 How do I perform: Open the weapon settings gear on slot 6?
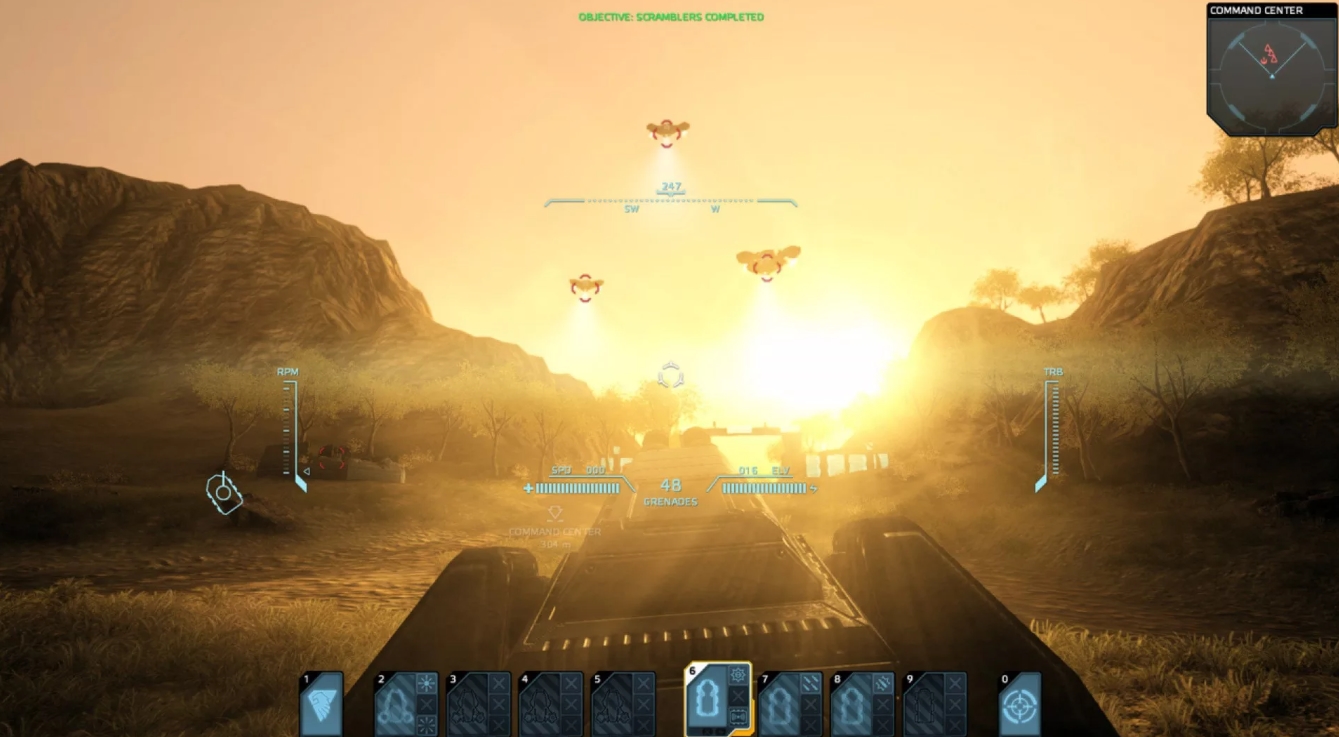pos(738,677)
